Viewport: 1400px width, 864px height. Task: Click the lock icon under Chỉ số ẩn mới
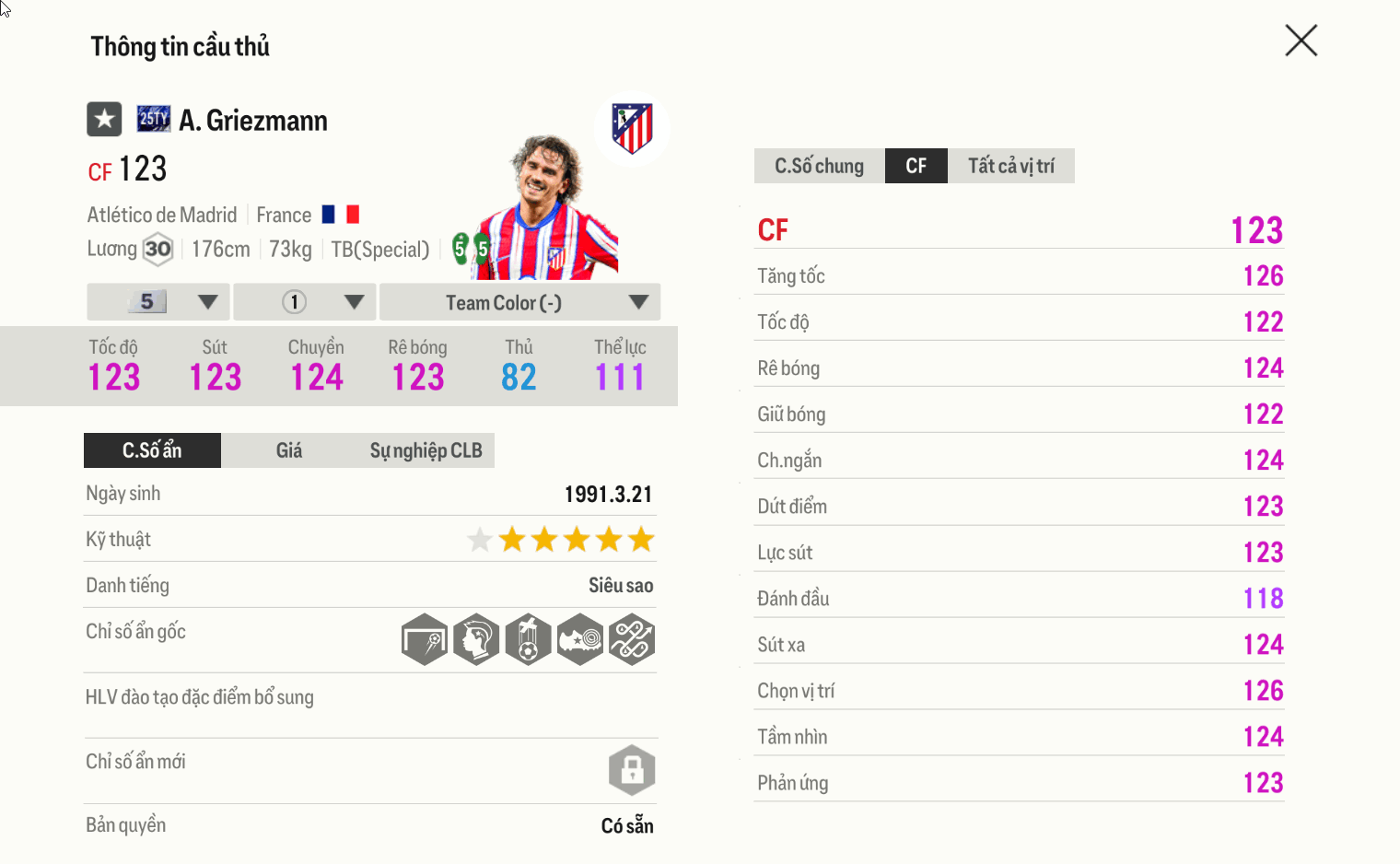pyautogui.click(x=631, y=770)
